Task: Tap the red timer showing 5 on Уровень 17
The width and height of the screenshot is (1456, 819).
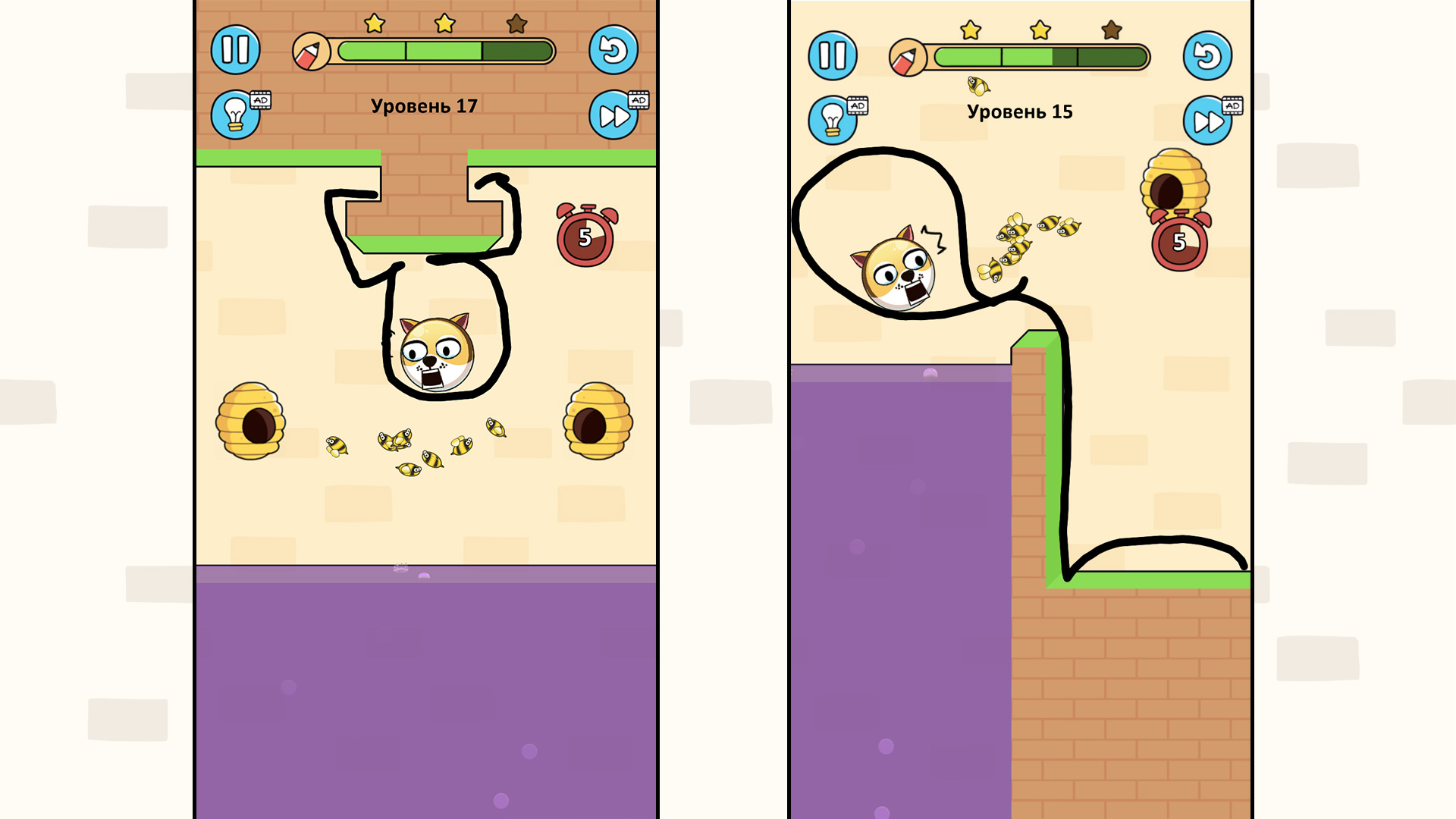Action: 585,235
